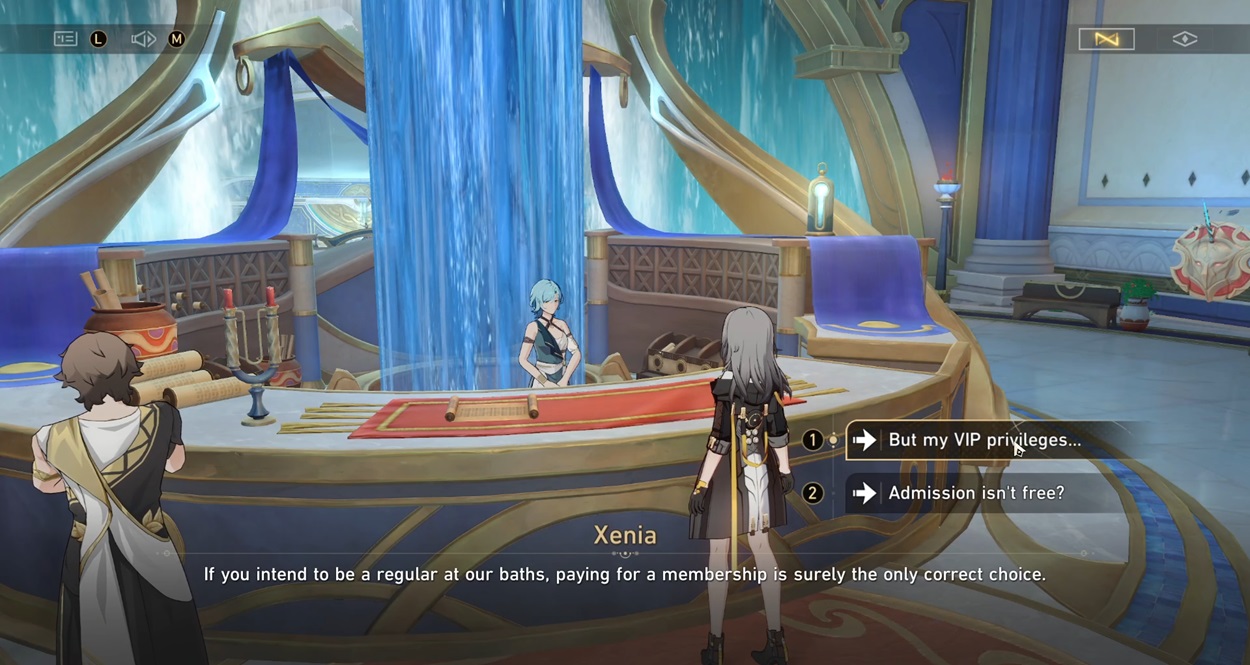Select the "Admission isn't free?" dialogue option
The width and height of the screenshot is (1250, 665).
pyautogui.click(x=975, y=493)
